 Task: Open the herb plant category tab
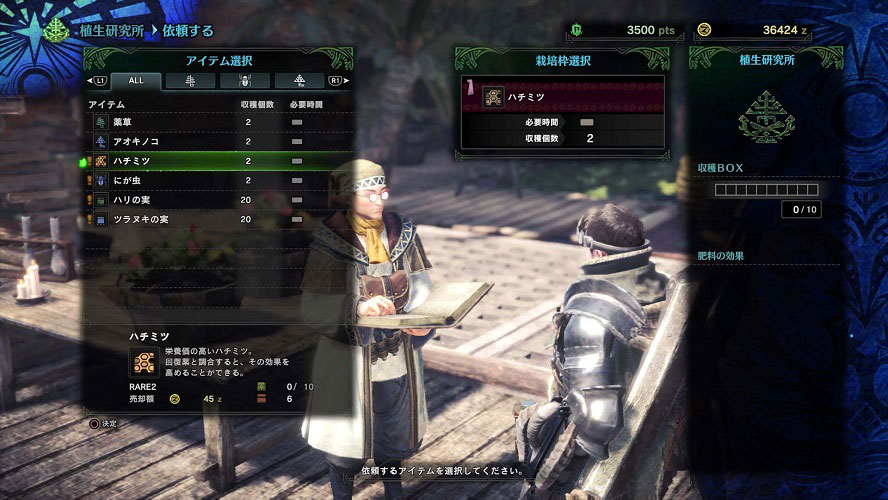190,81
